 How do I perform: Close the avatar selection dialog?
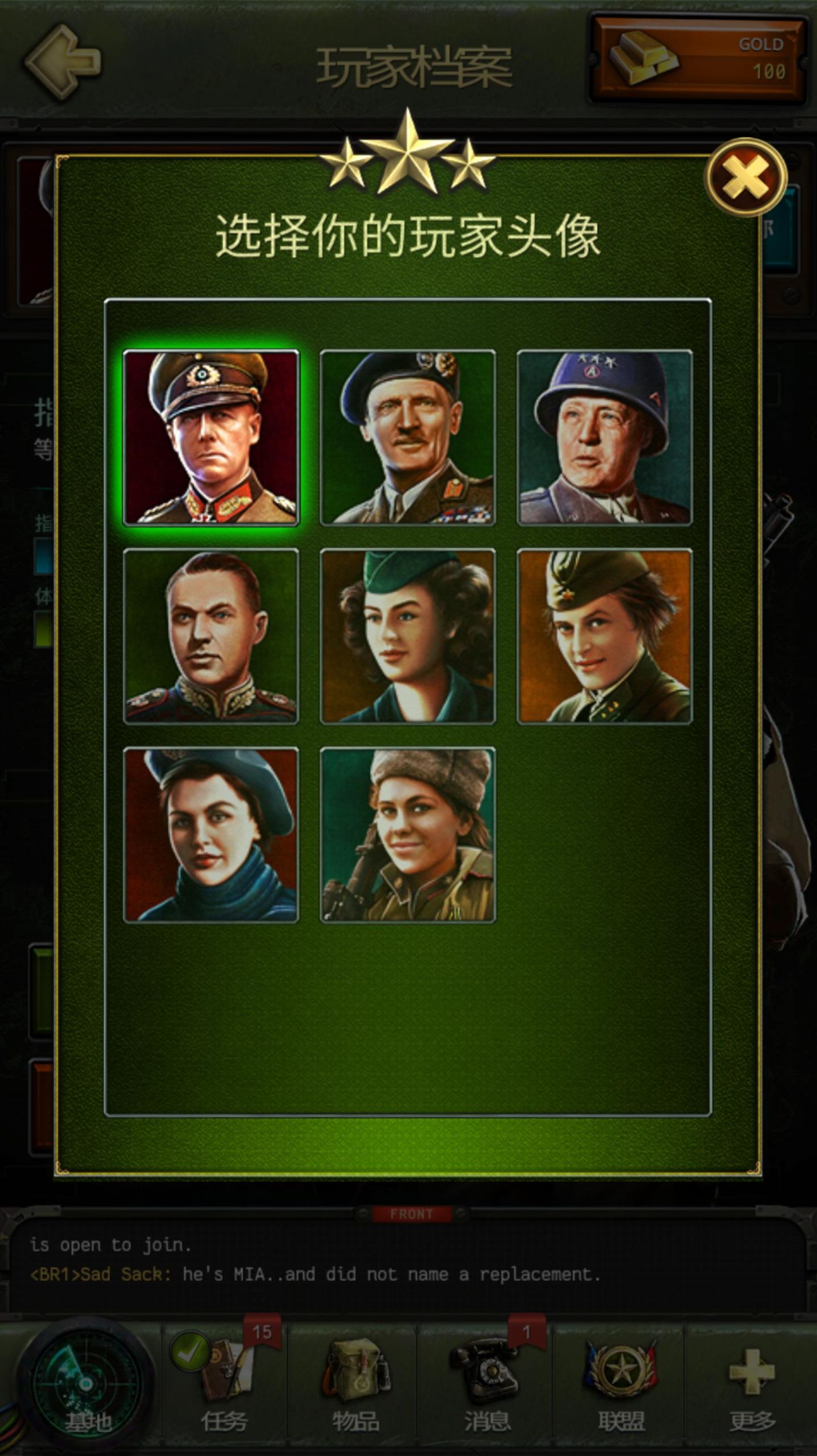click(x=747, y=177)
